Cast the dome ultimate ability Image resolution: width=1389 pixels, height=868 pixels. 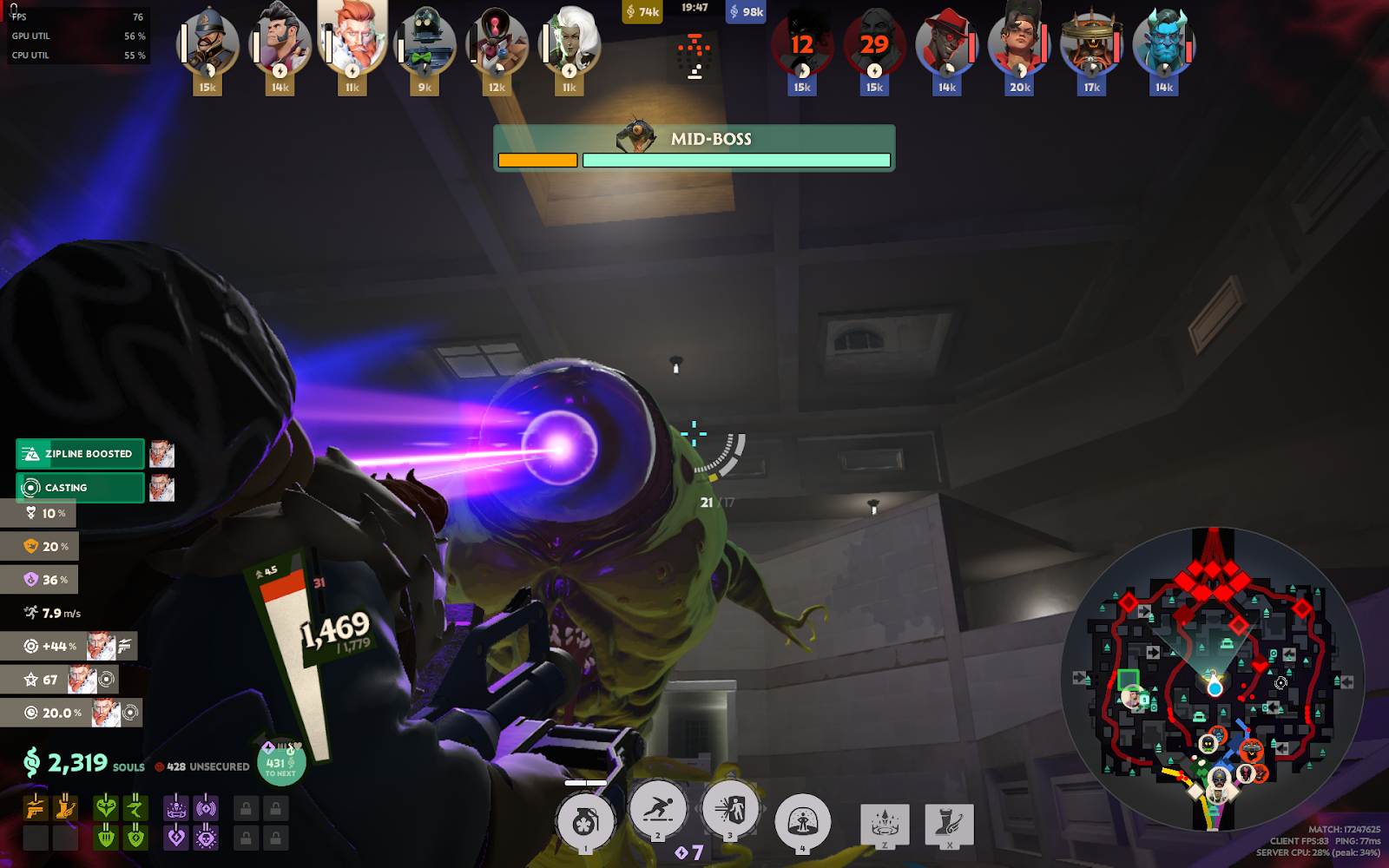[802, 822]
